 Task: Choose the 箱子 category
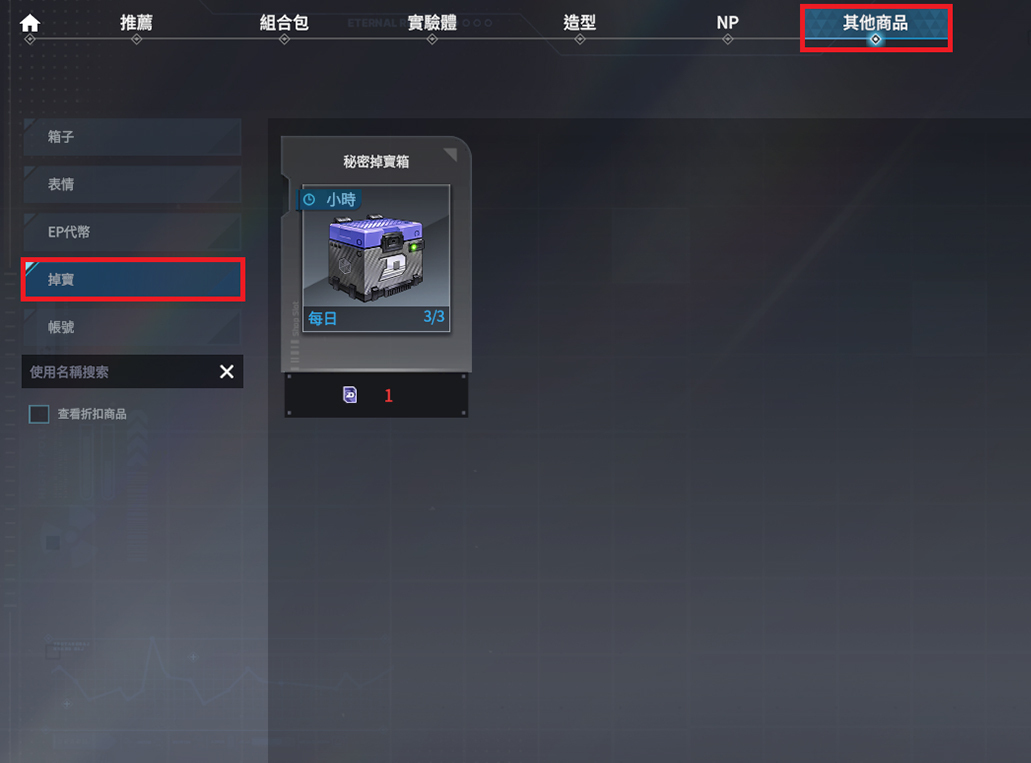(131, 137)
